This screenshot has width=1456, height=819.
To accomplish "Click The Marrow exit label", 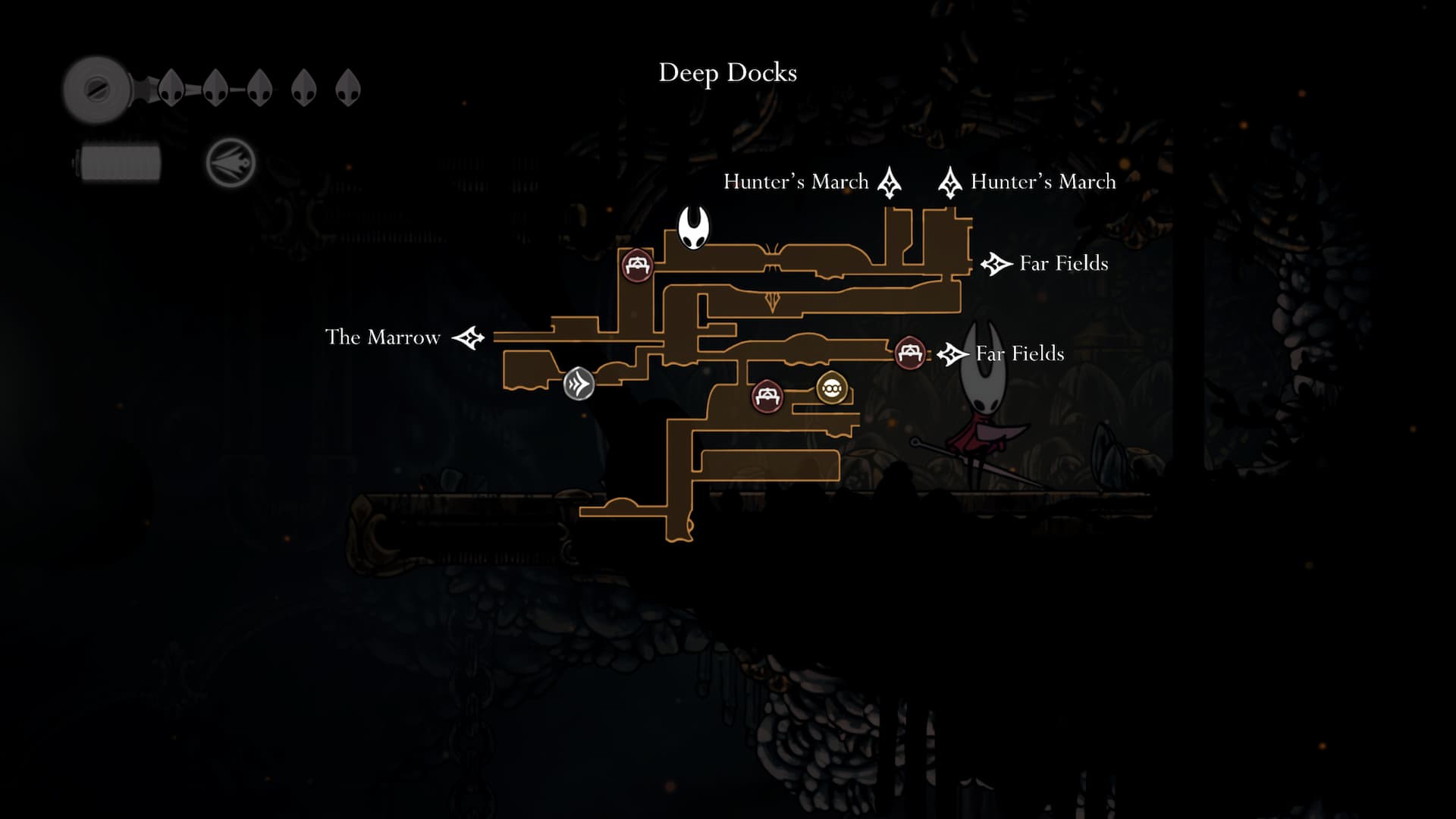I will (382, 337).
